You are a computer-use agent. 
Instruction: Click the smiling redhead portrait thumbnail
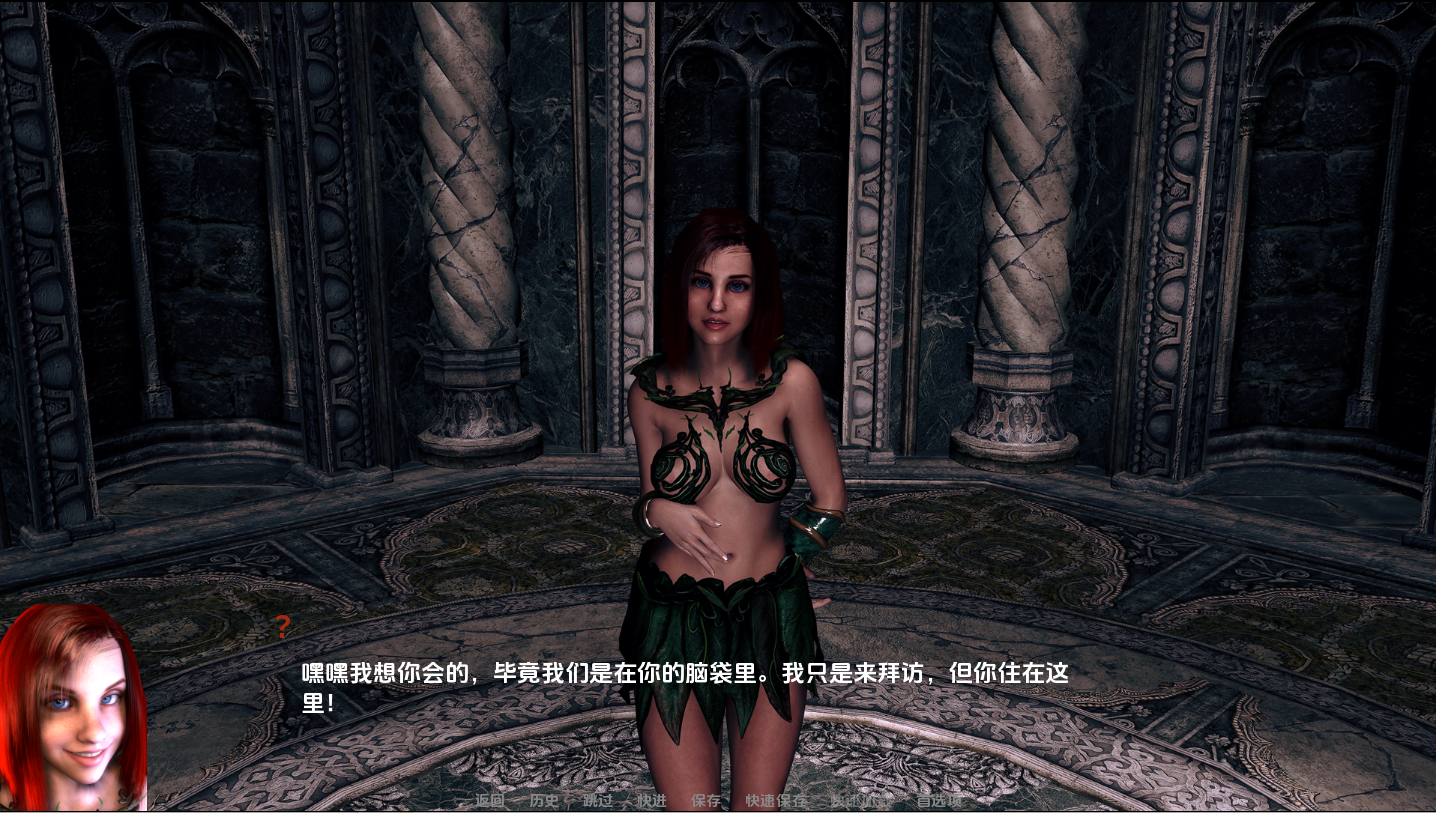[75, 710]
